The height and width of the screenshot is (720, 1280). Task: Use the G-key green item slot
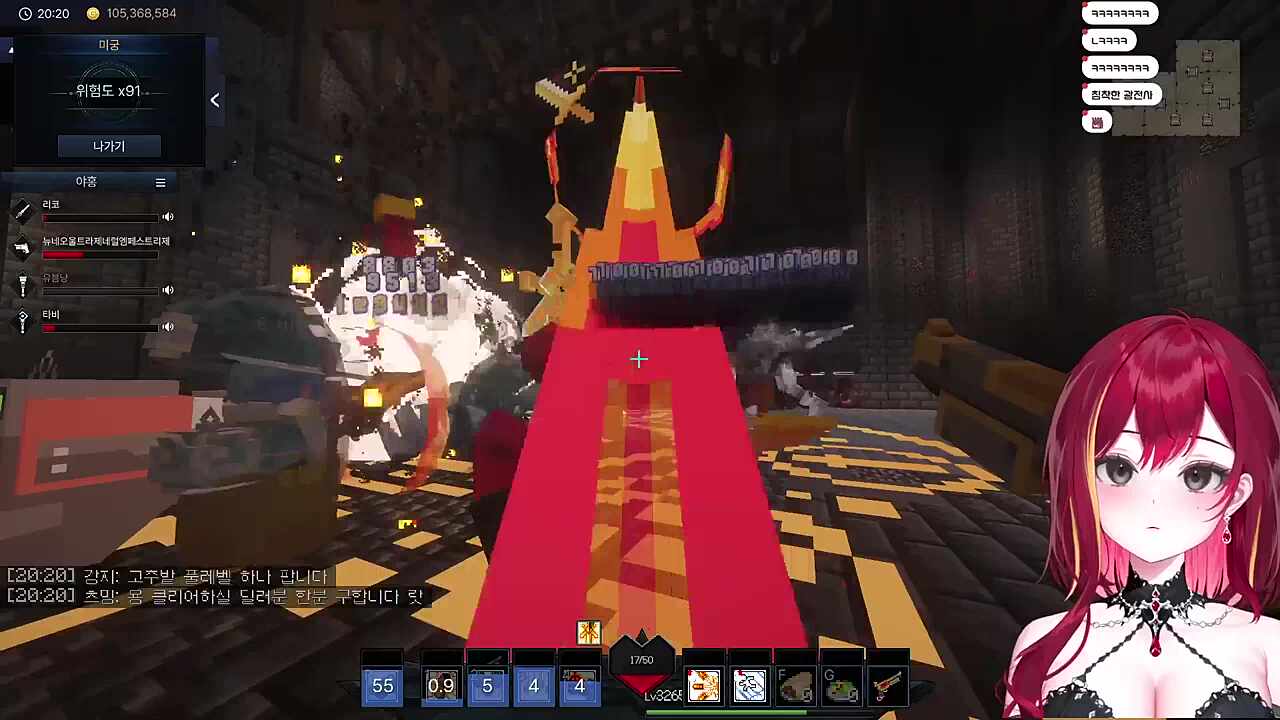[x=841, y=686]
